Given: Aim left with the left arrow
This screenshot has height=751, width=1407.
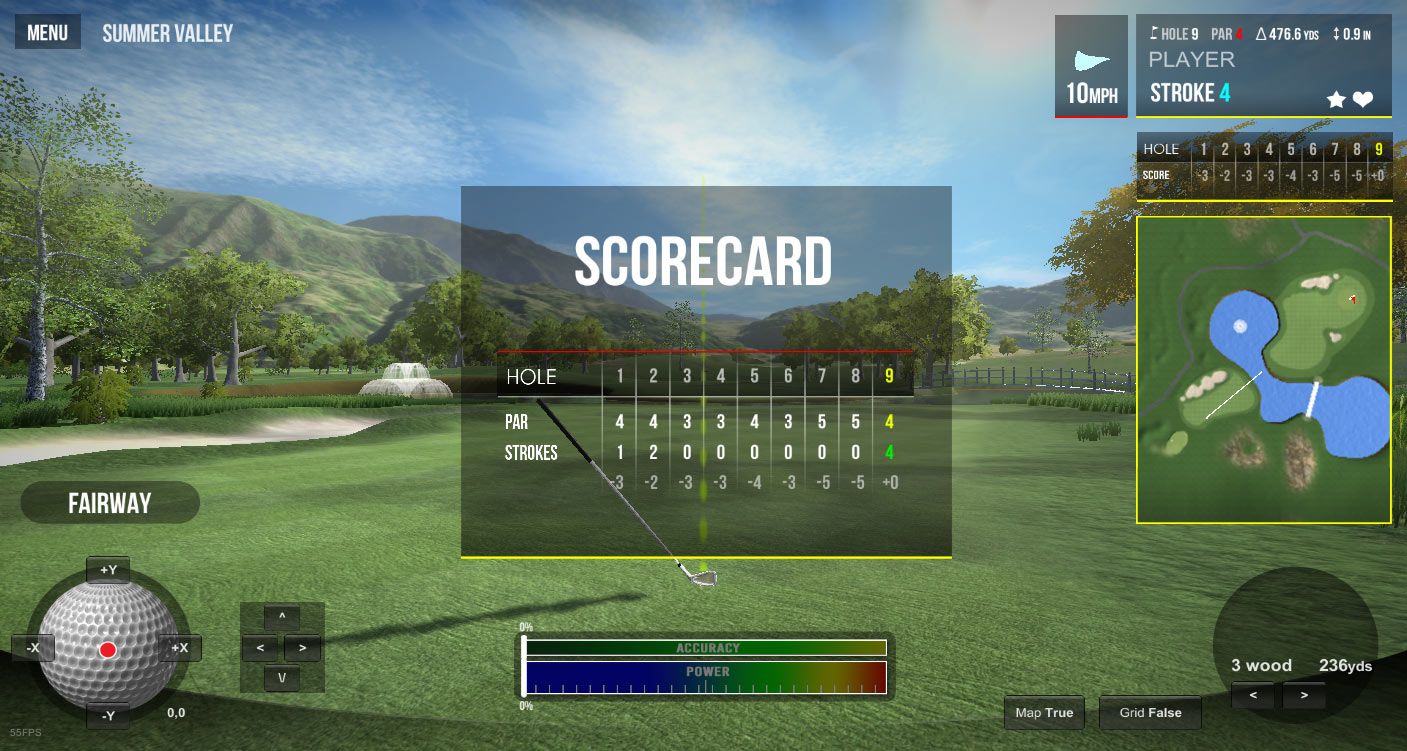Looking at the screenshot, I should click(x=260, y=648).
